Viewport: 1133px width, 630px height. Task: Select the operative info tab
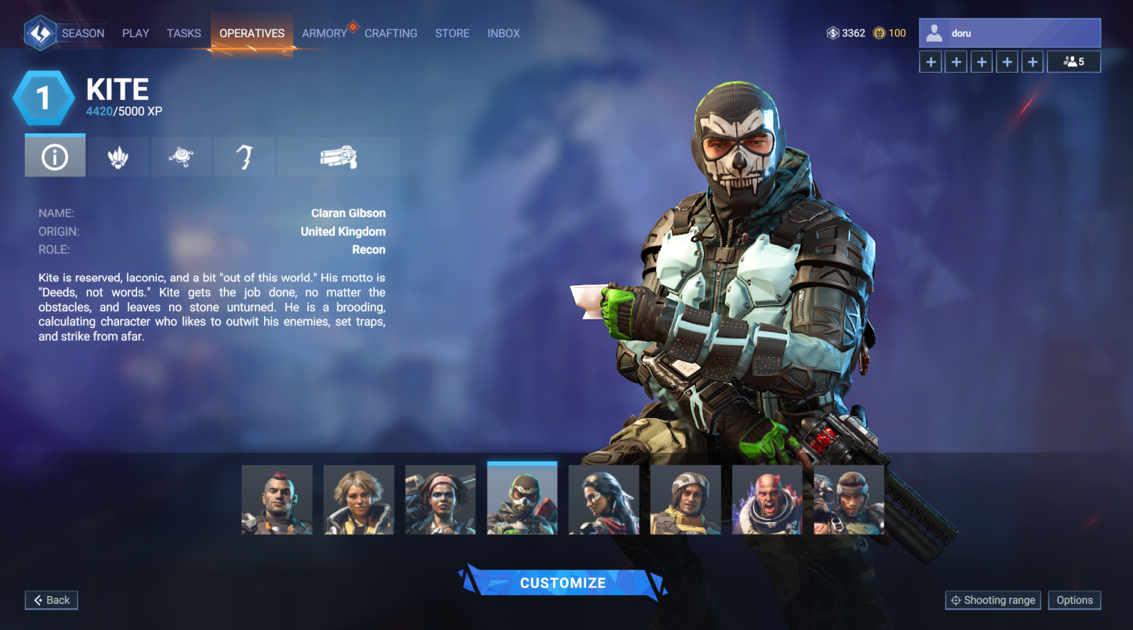pos(55,157)
